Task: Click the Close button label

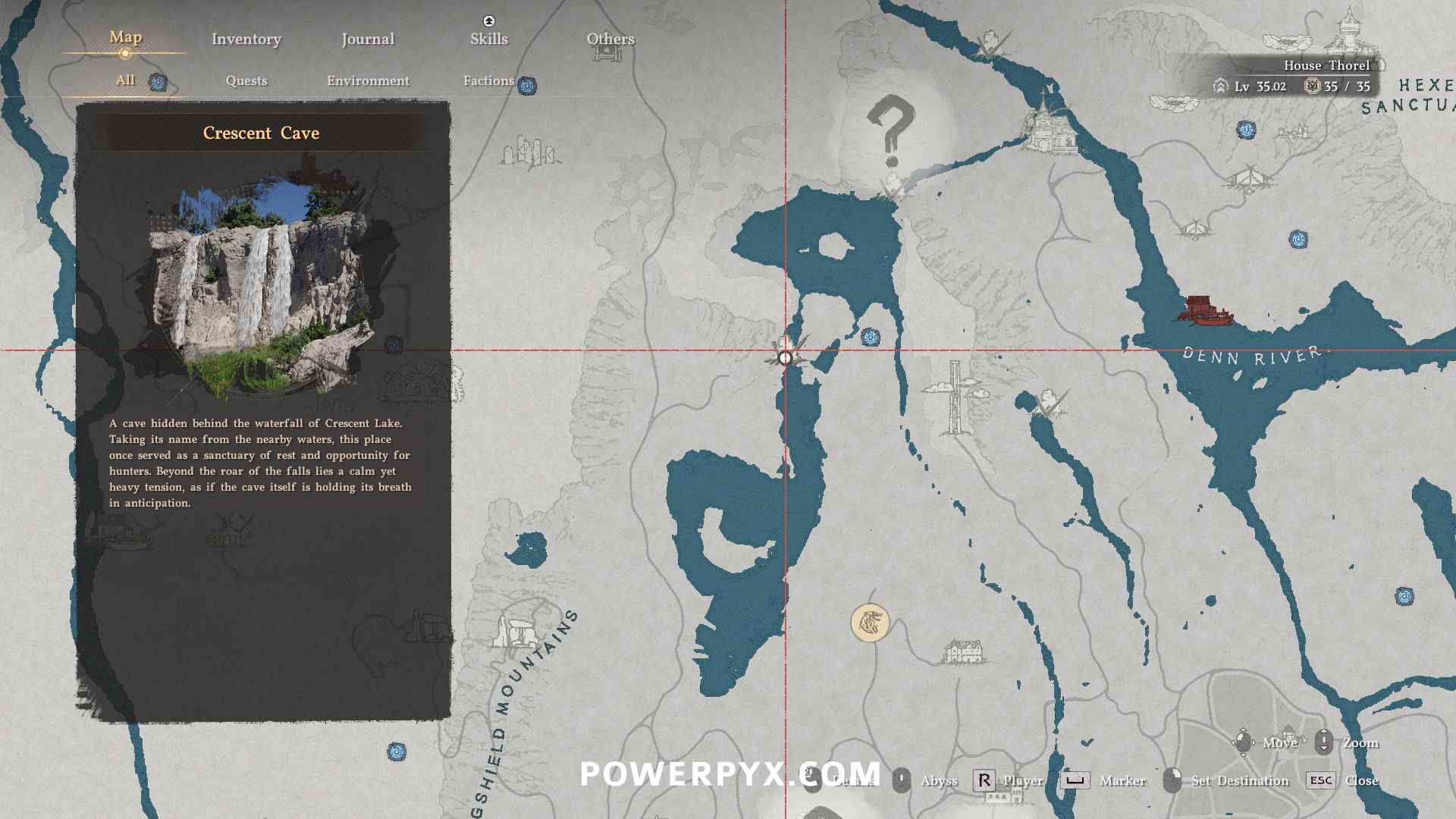Action: (1361, 780)
